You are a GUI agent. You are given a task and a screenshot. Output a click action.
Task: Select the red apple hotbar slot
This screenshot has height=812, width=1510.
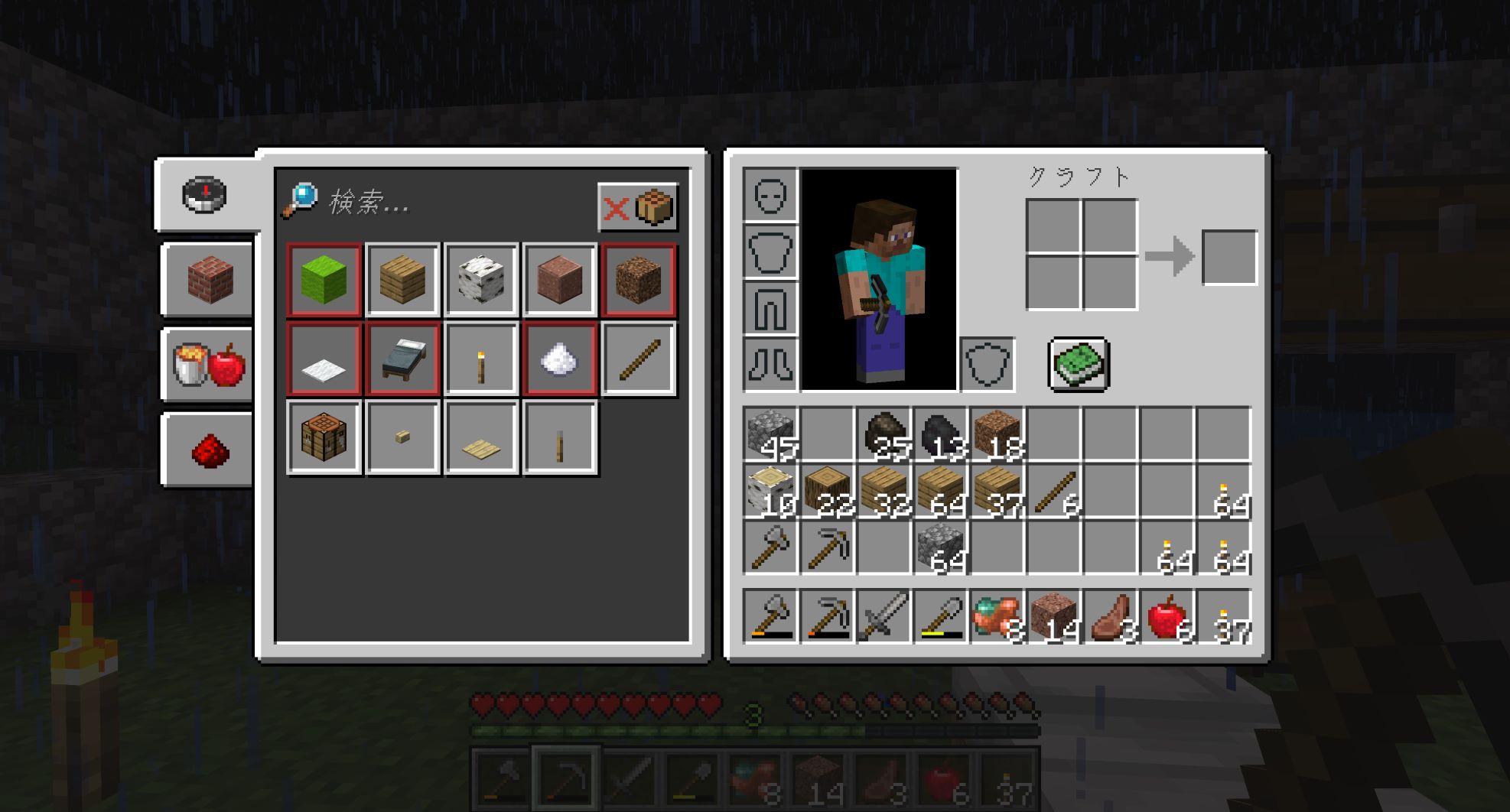click(x=1167, y=616)
